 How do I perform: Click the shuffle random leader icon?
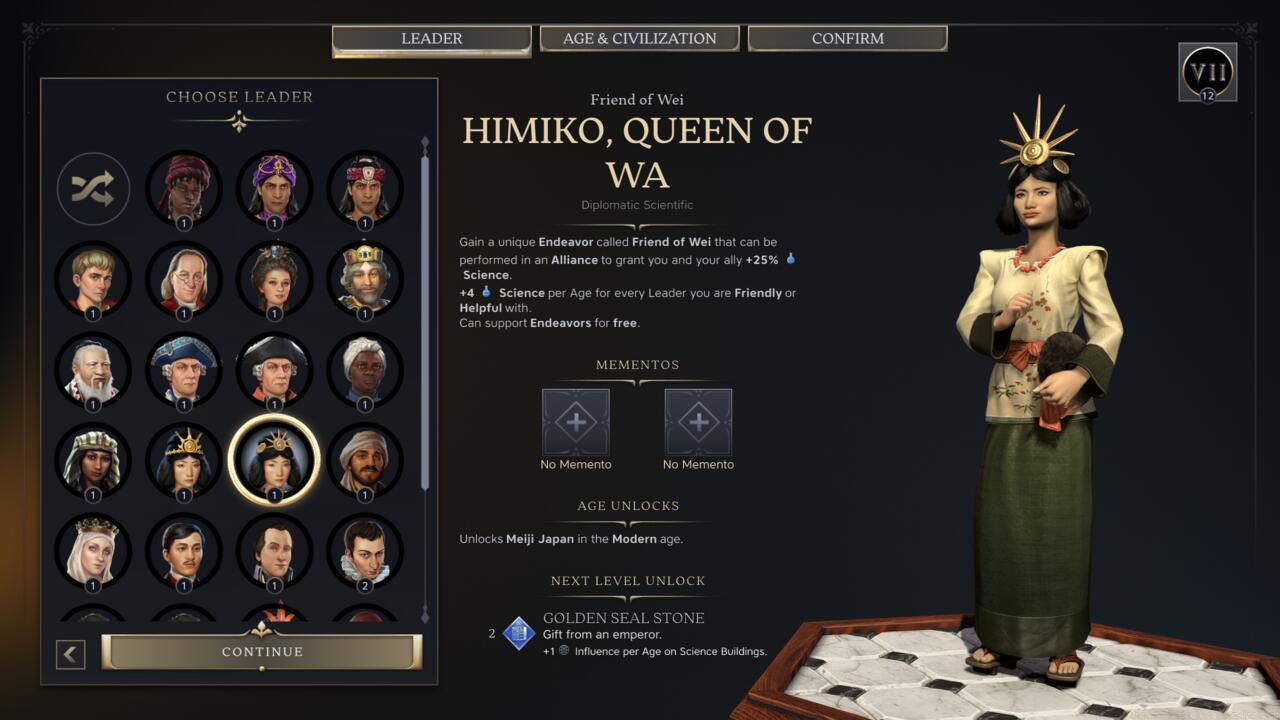(x=93, y=189)
